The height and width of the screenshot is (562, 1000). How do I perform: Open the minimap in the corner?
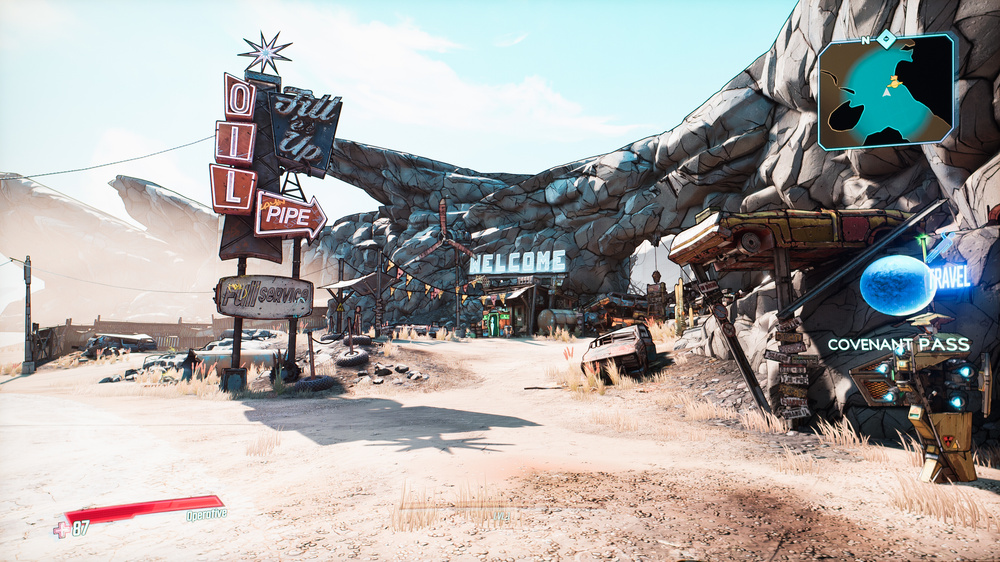886,92
